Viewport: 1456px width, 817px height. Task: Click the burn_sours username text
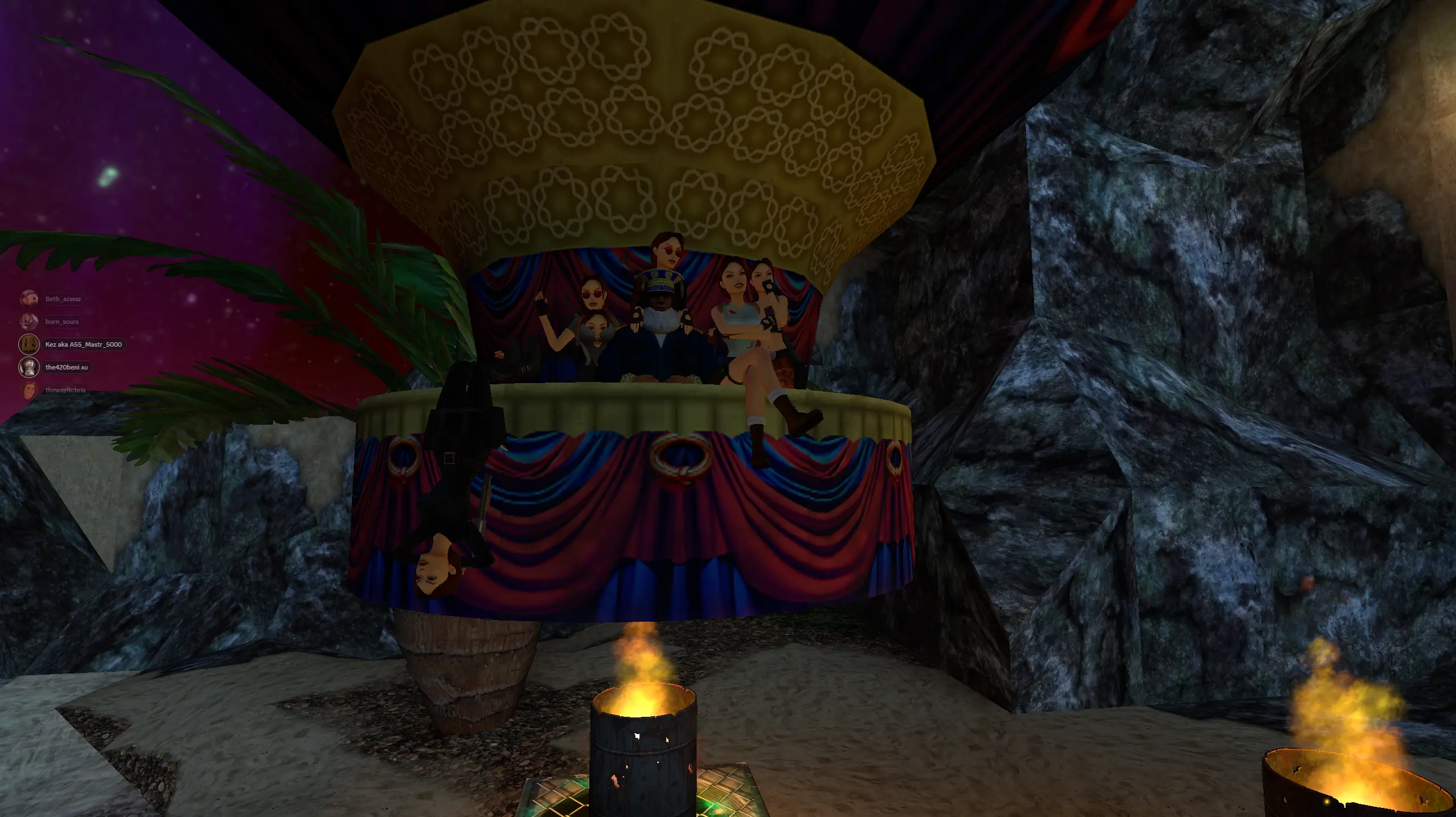61,321
